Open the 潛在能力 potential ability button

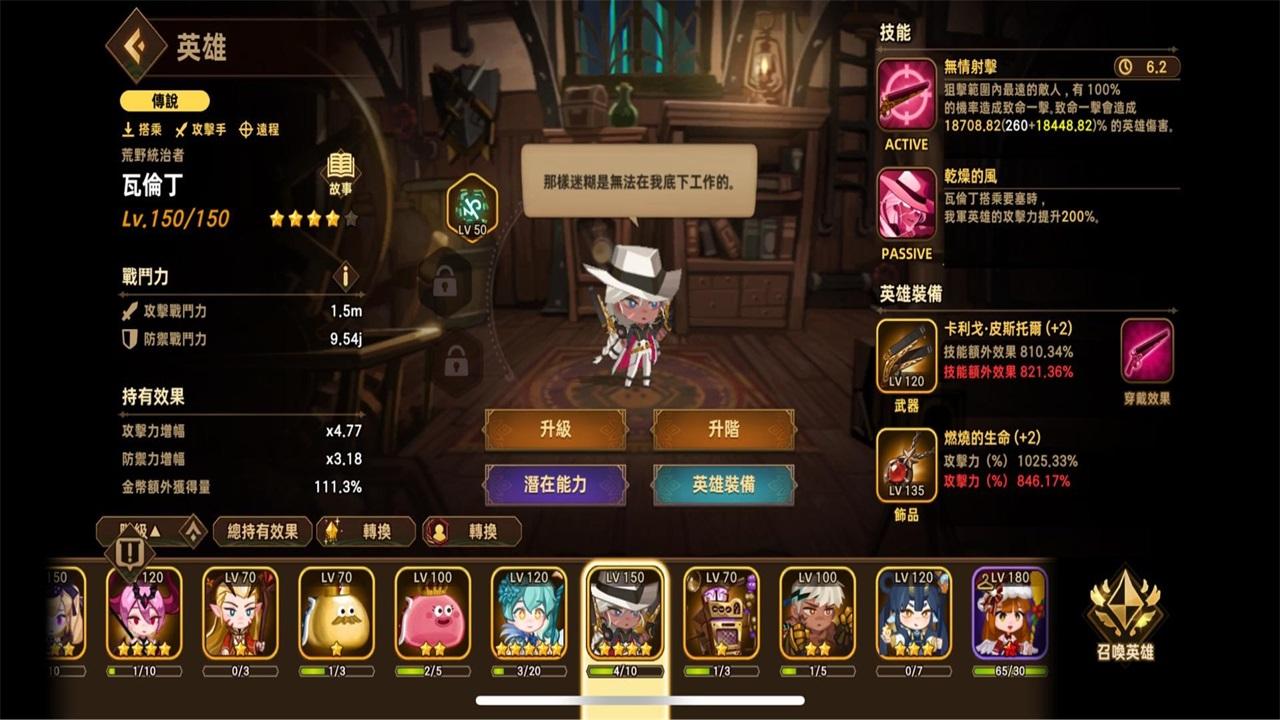pyautogui.click(x=556, y=484)
